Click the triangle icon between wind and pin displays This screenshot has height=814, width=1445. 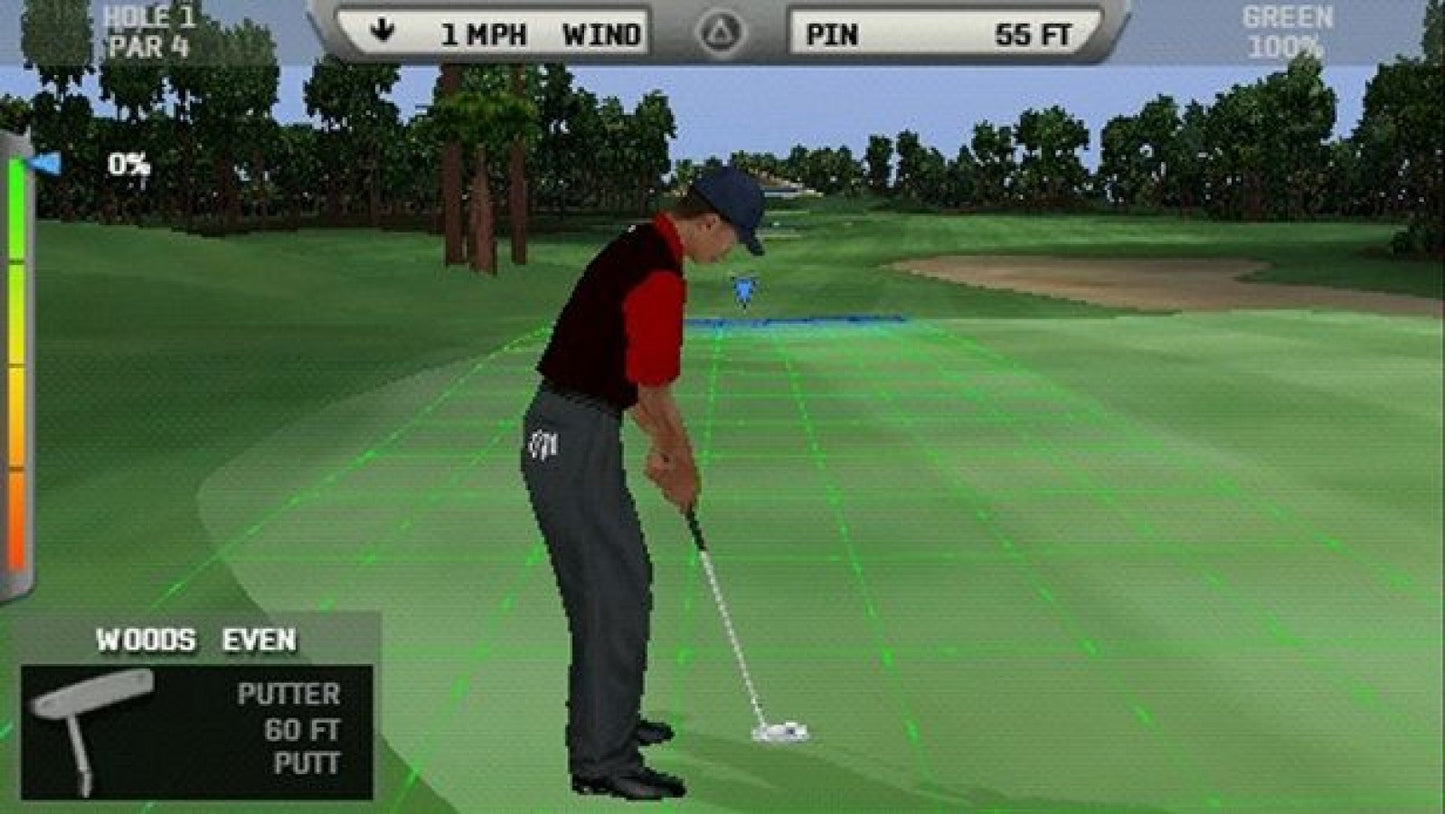(722, 29)
